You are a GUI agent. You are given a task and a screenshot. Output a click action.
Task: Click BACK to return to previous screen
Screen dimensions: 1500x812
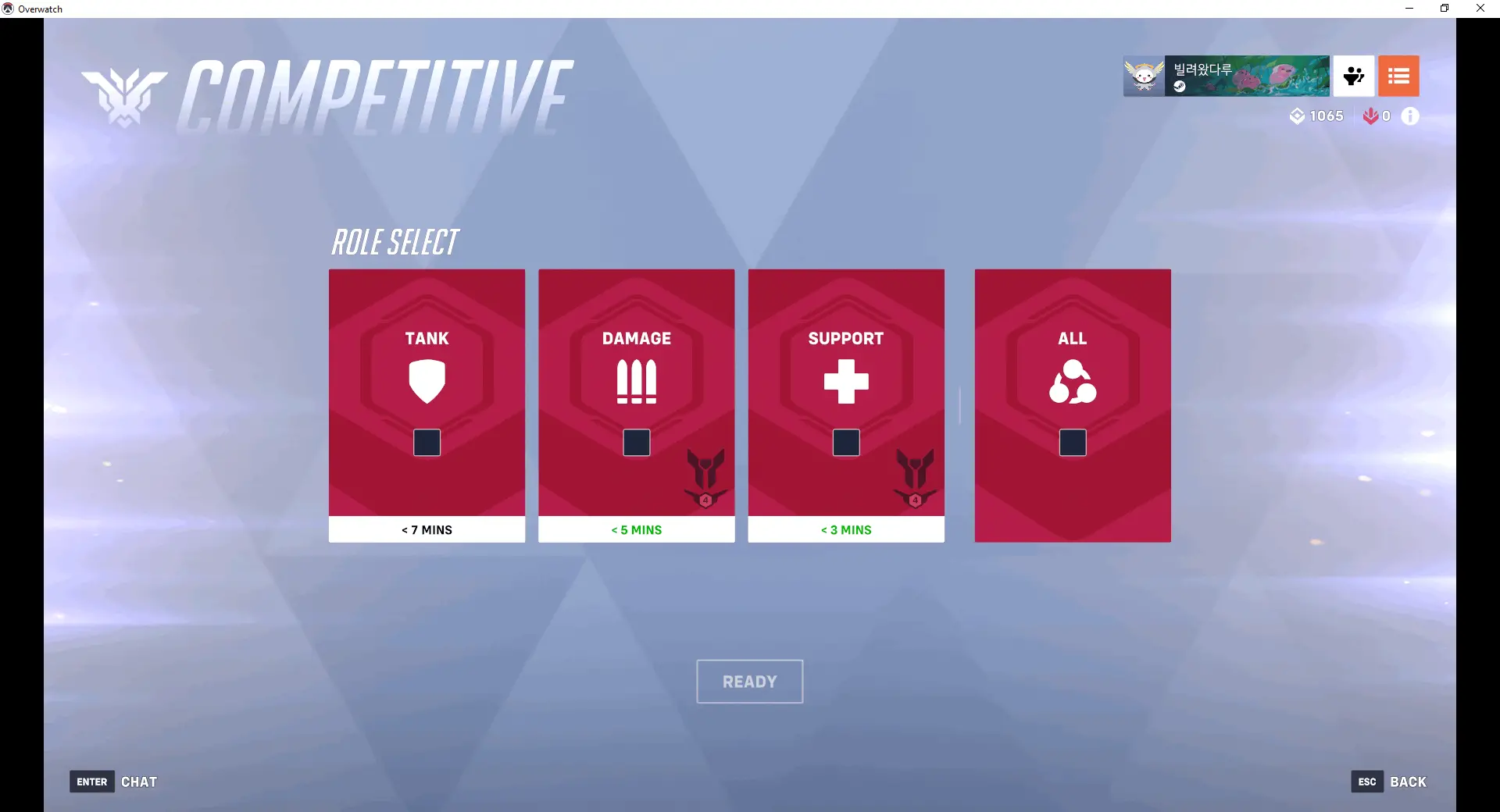click(1408, 782)
